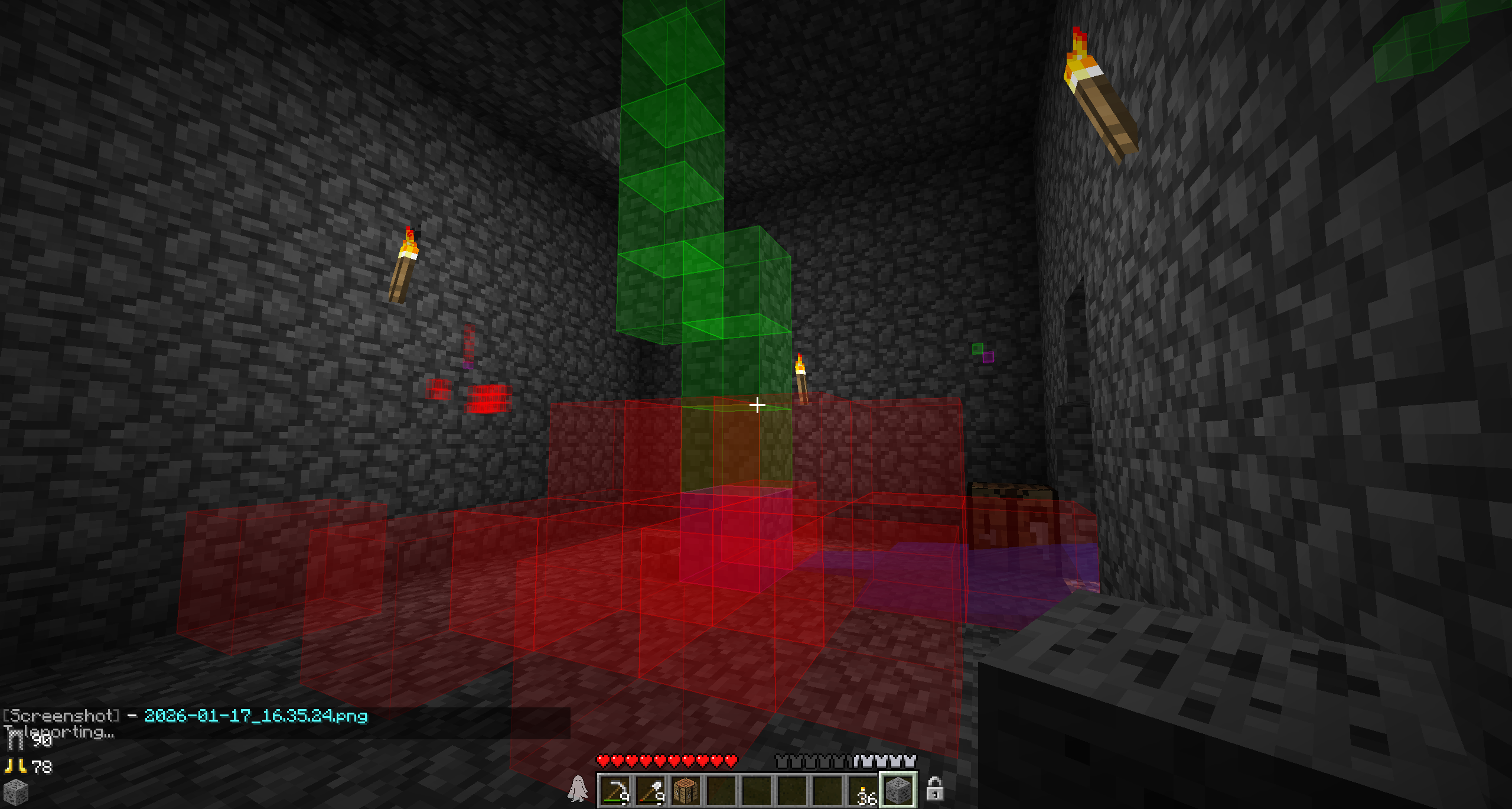Click the ghost icon left of hotbar
This screenshot has height=809, width=1512.
tap(578, 789)
